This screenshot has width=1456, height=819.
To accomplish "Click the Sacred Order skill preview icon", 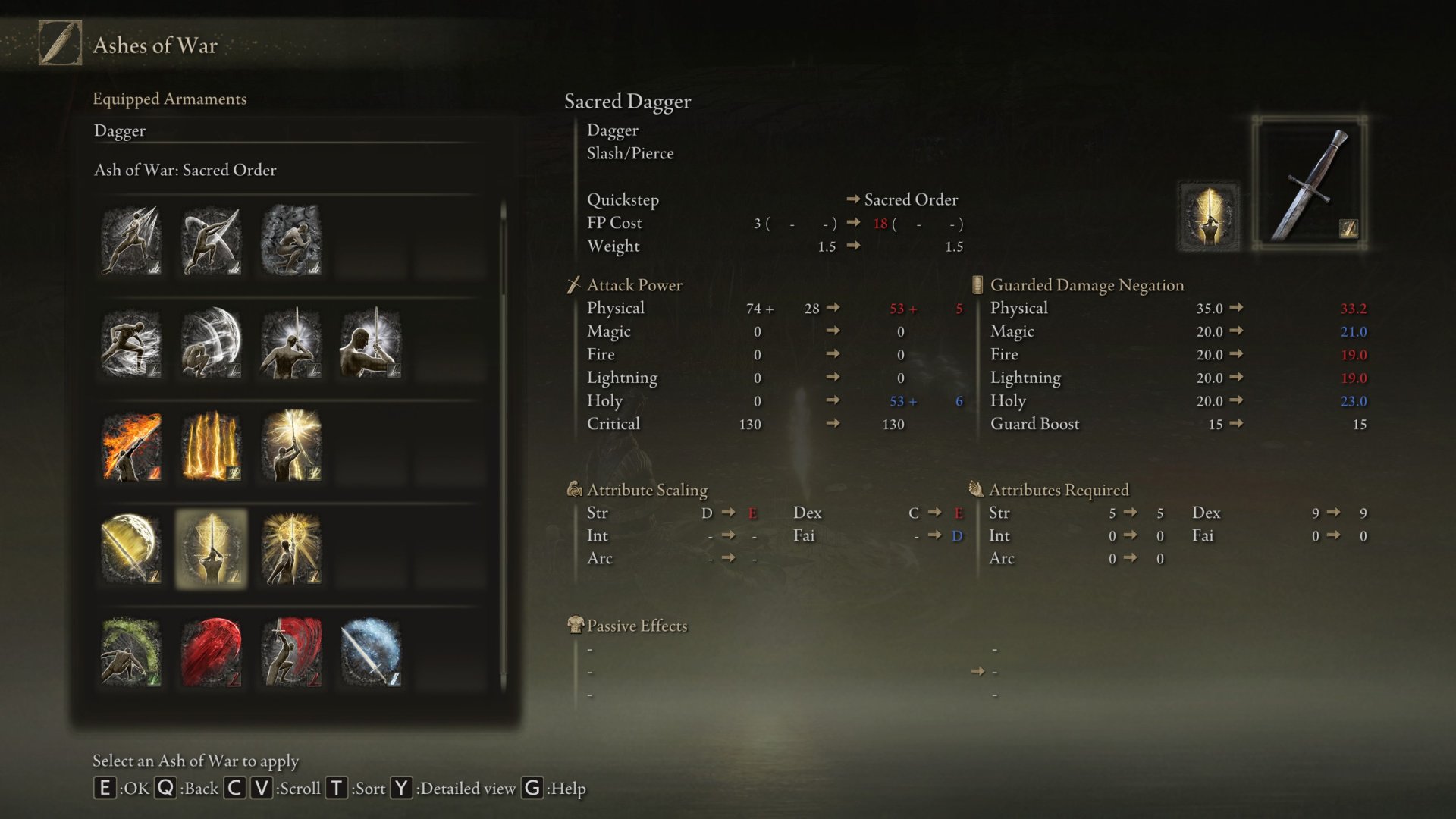I will pos(1208,216).
